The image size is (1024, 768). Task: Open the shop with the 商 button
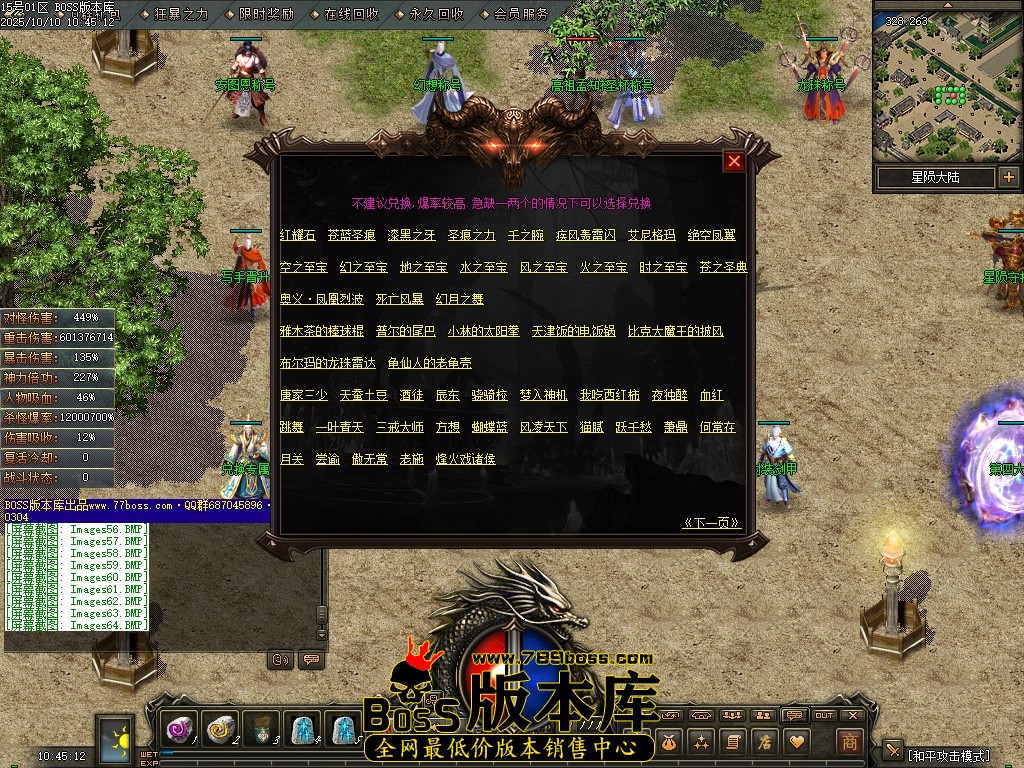point(849,742)
